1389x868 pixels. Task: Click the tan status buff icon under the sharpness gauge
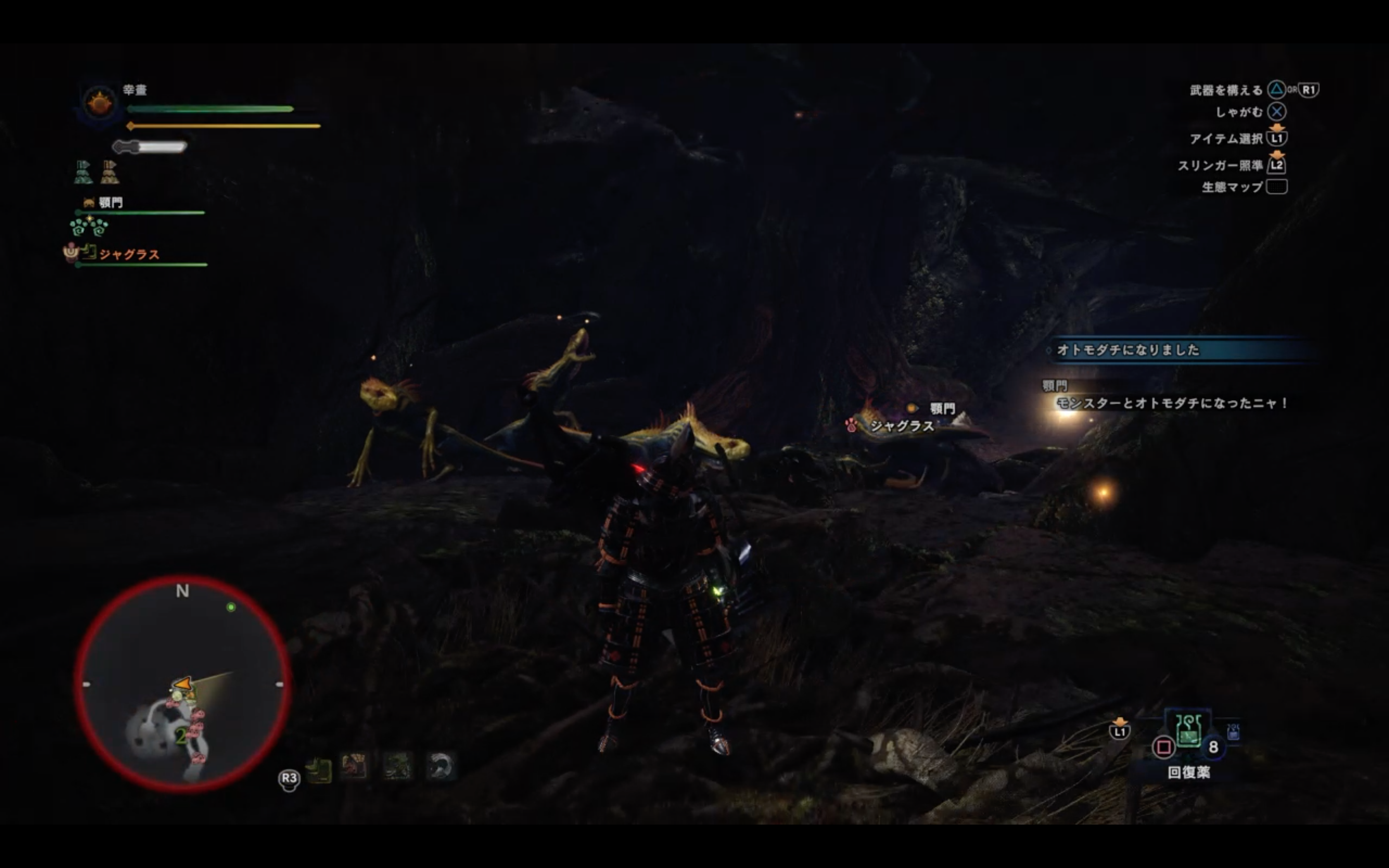[x=110, y=172]
